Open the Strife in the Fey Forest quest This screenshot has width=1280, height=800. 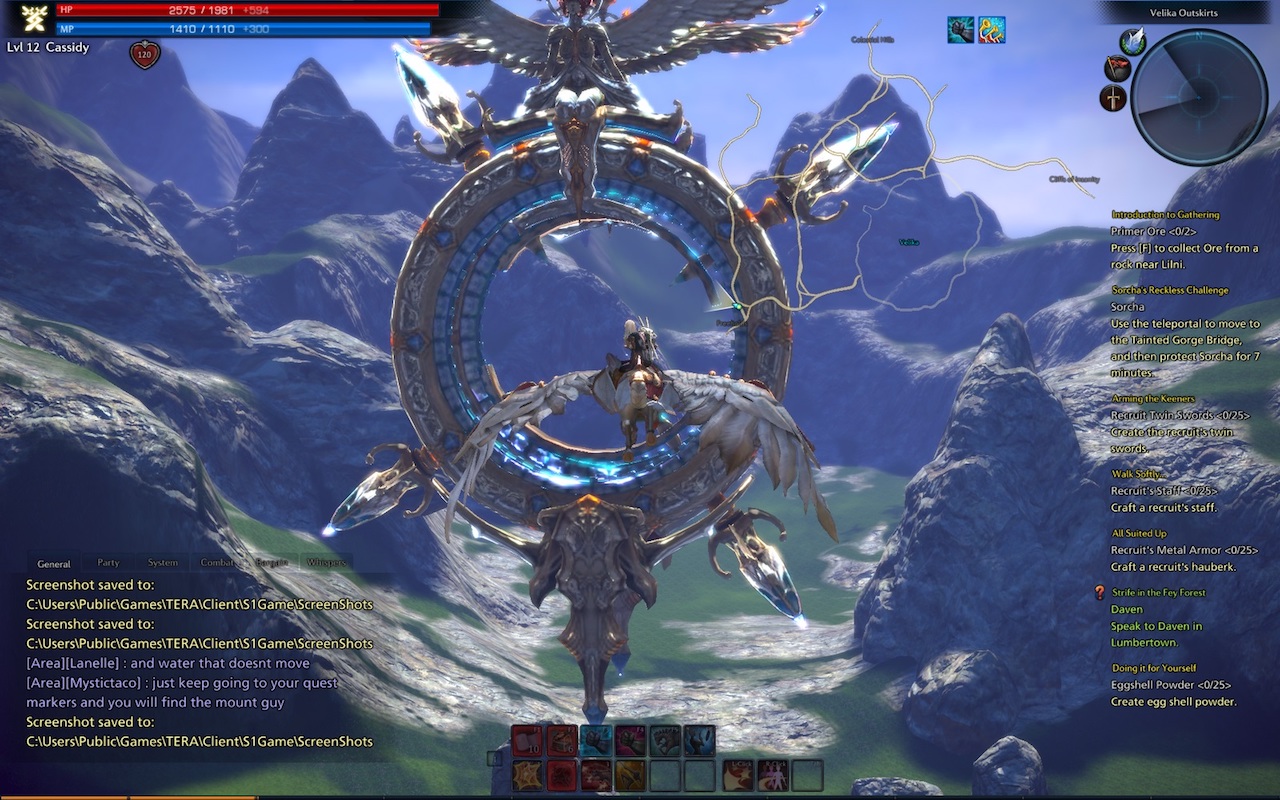pyautogui.click(x=1158, y=592)
